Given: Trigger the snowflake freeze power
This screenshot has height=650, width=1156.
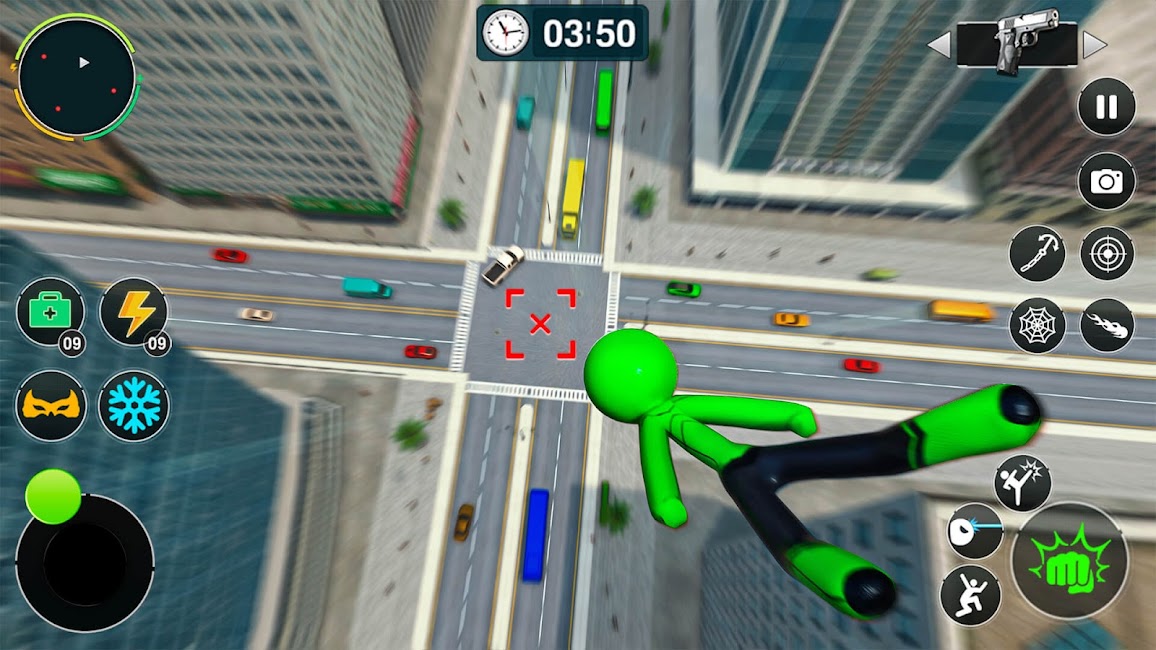Looking at the screenshot, I should 133,405.
